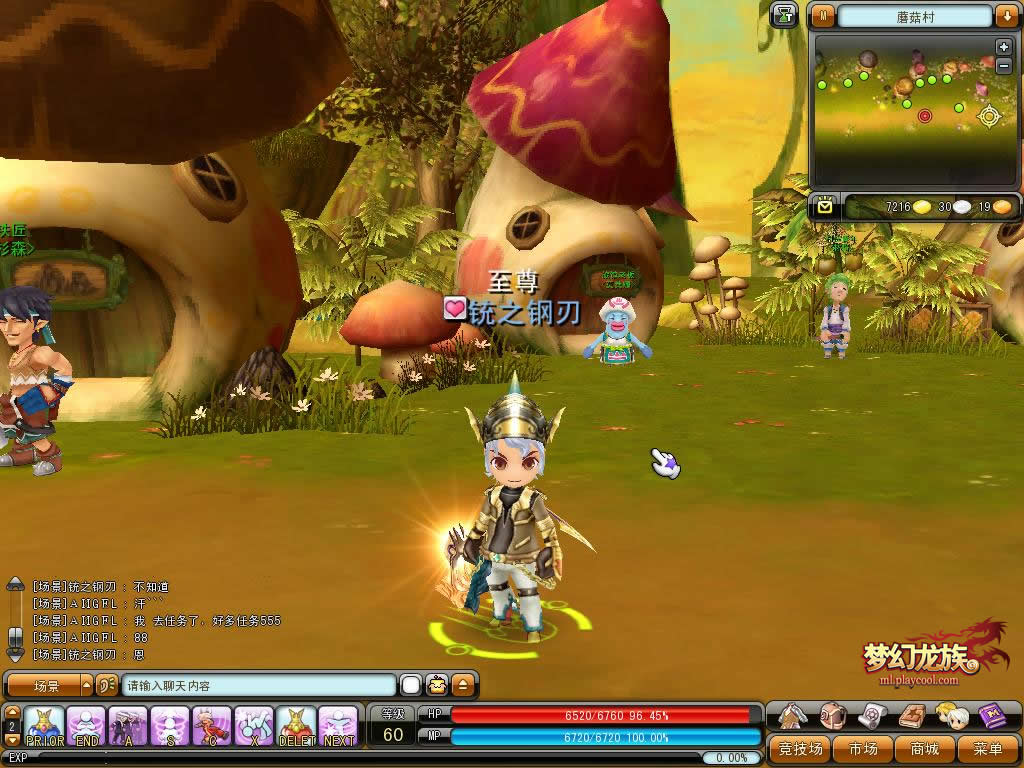This screenshot has height=768, width=1024.
Task: Open the 竞技场 arena button
Action: coord(801,748)
